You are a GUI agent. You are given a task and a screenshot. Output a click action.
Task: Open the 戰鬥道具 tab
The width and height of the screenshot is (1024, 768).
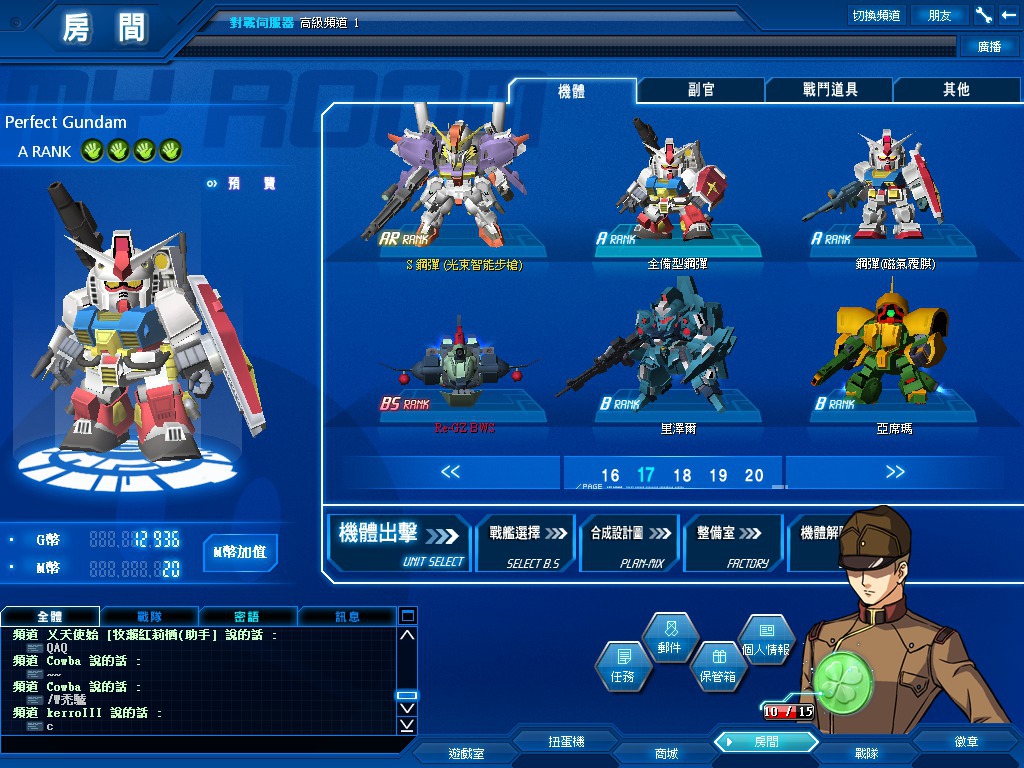(x=830, y=90)
